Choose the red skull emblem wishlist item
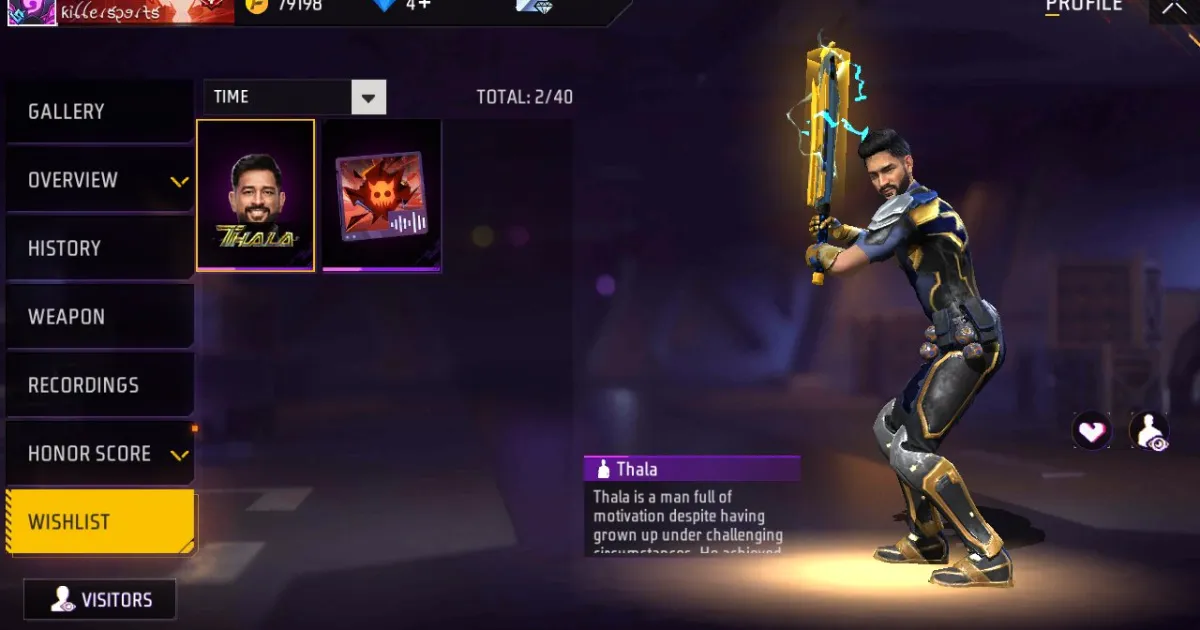The image size is (1200, 630). pyautogui.click(x=381, y=195)
